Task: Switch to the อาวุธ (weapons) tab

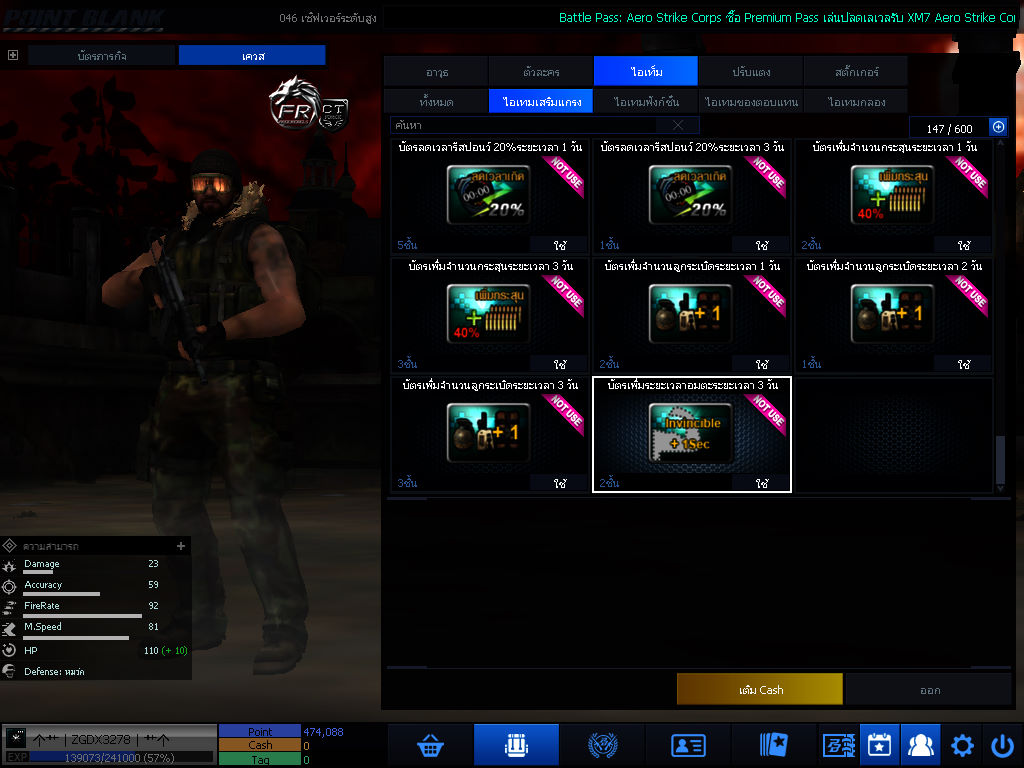Action: tap(436, 72)
